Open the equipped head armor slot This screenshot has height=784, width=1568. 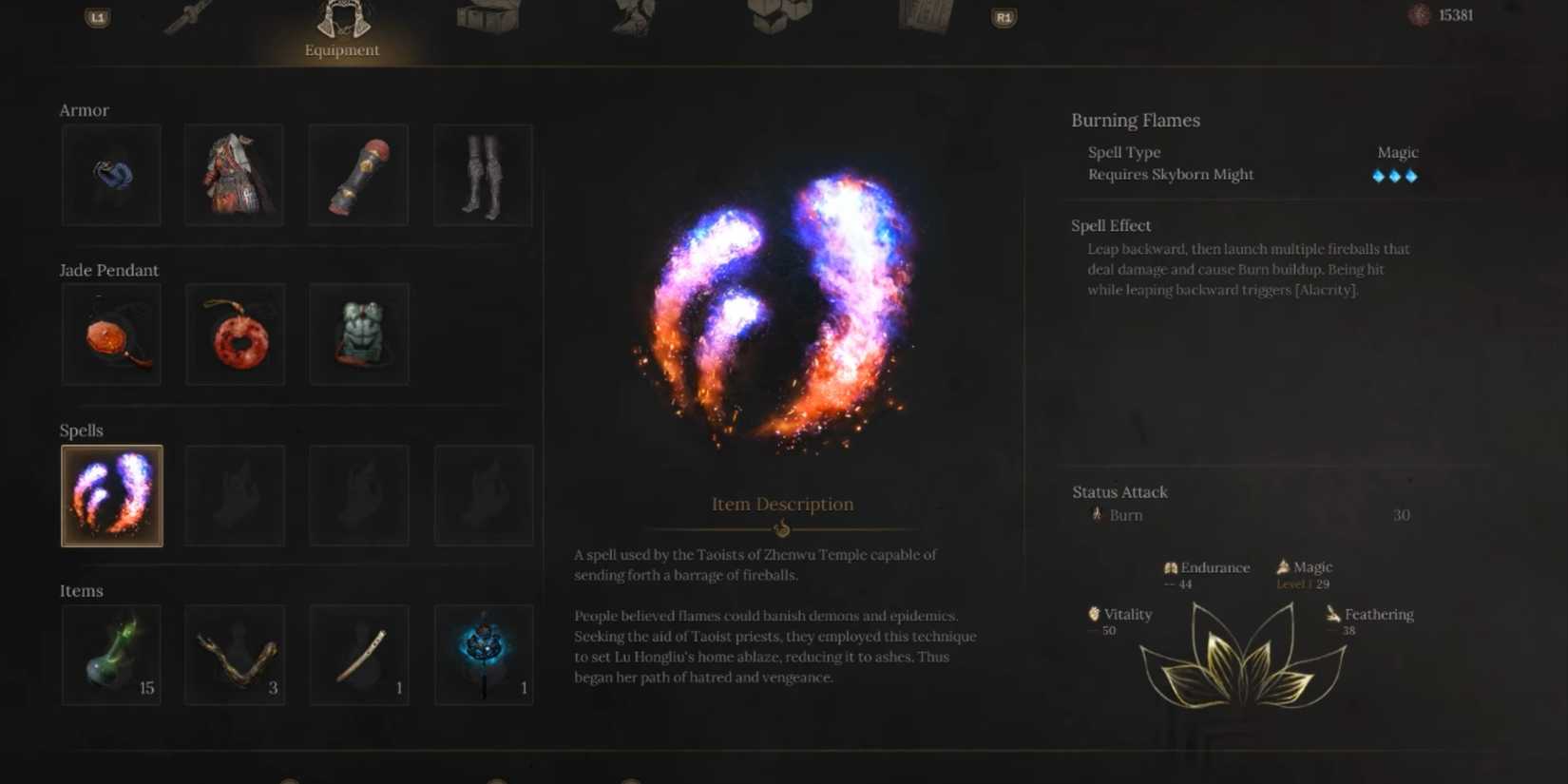[x=111, y=175]
